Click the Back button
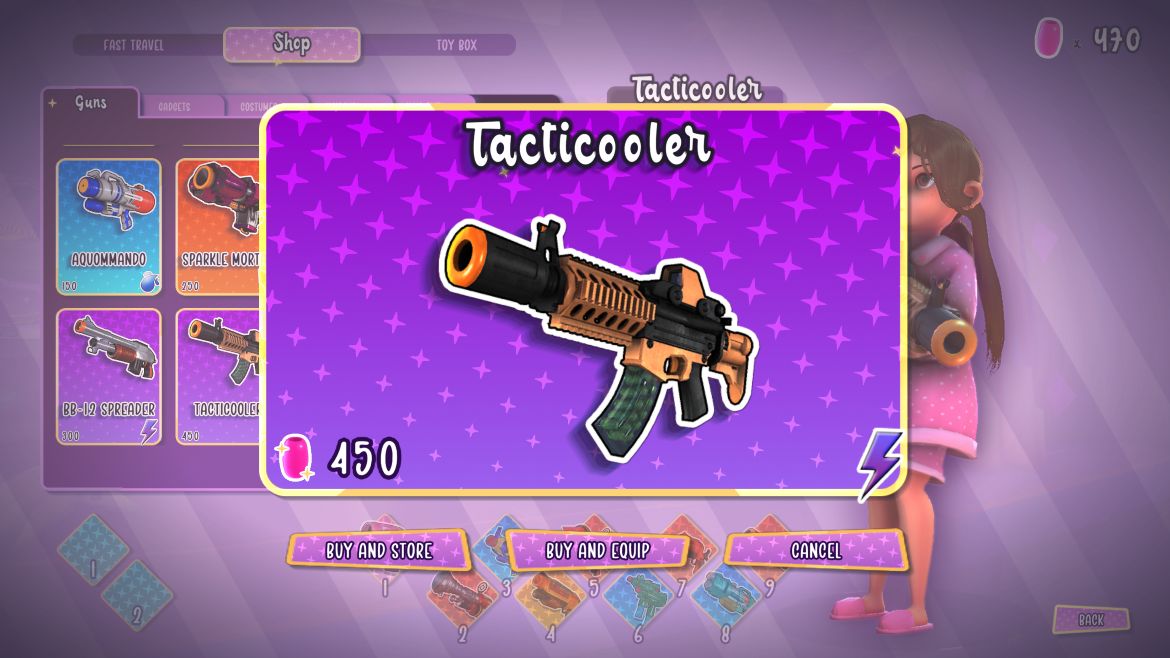 (1091, 620)
